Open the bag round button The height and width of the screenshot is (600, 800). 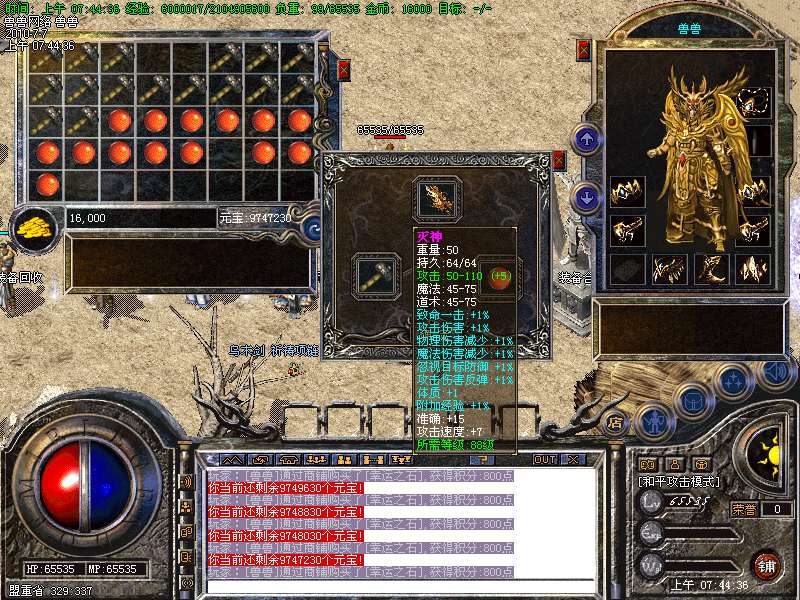pos(692,400)
